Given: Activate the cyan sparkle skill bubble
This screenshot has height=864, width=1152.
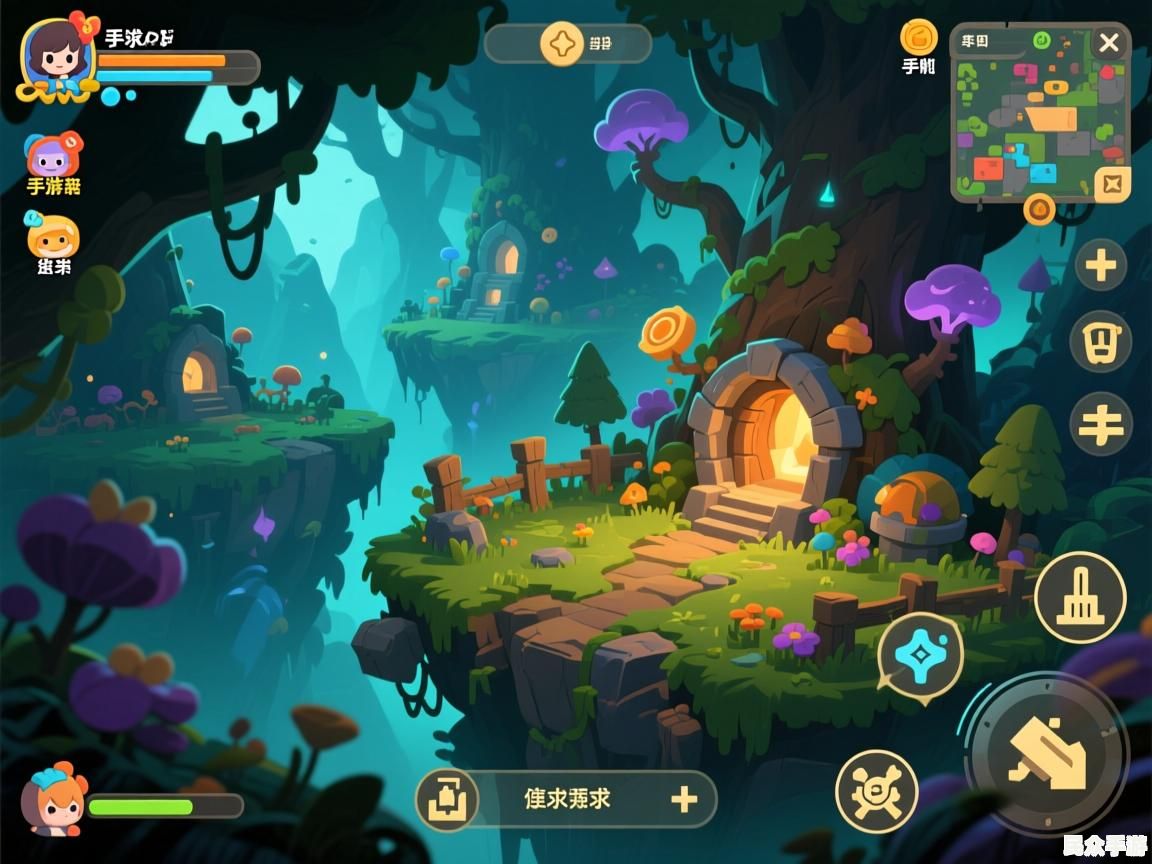Looking at the screenshot, I should point(920,655).
